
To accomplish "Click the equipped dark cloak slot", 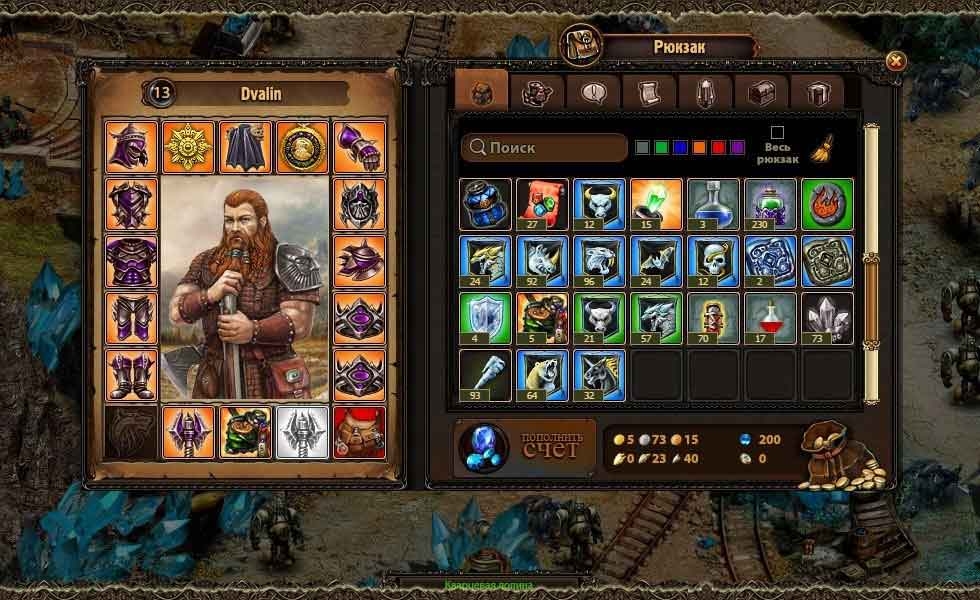I will [245, 147].
